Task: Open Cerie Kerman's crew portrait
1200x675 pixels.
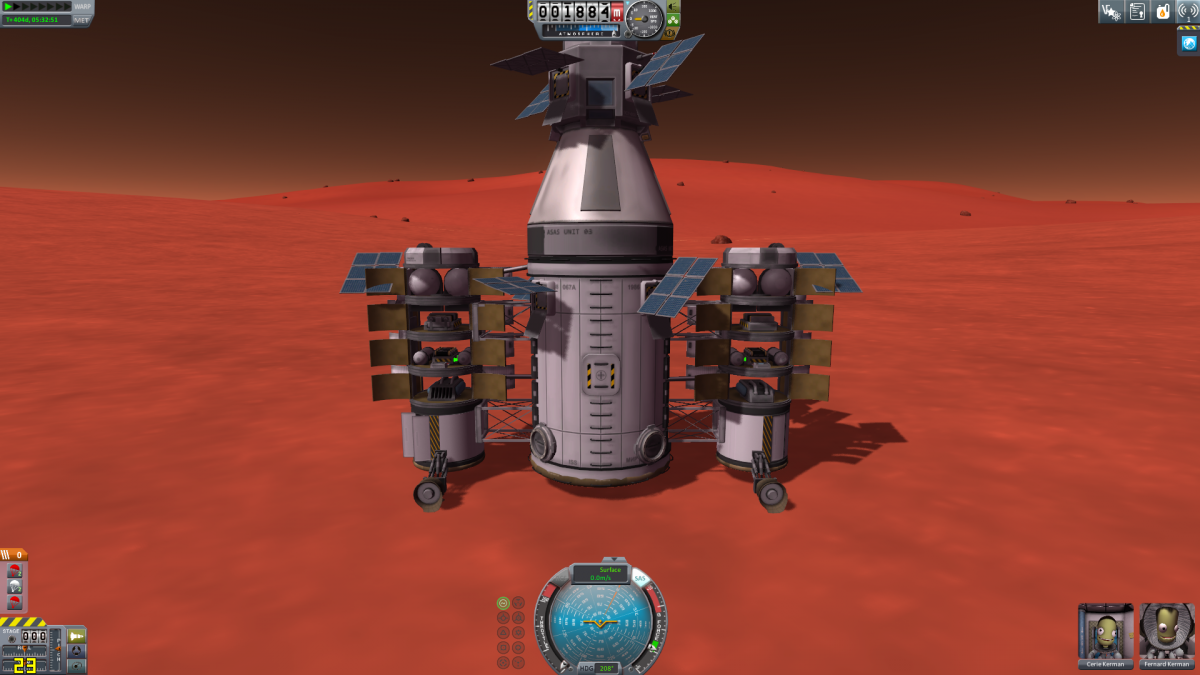Action: point(1105,631)
